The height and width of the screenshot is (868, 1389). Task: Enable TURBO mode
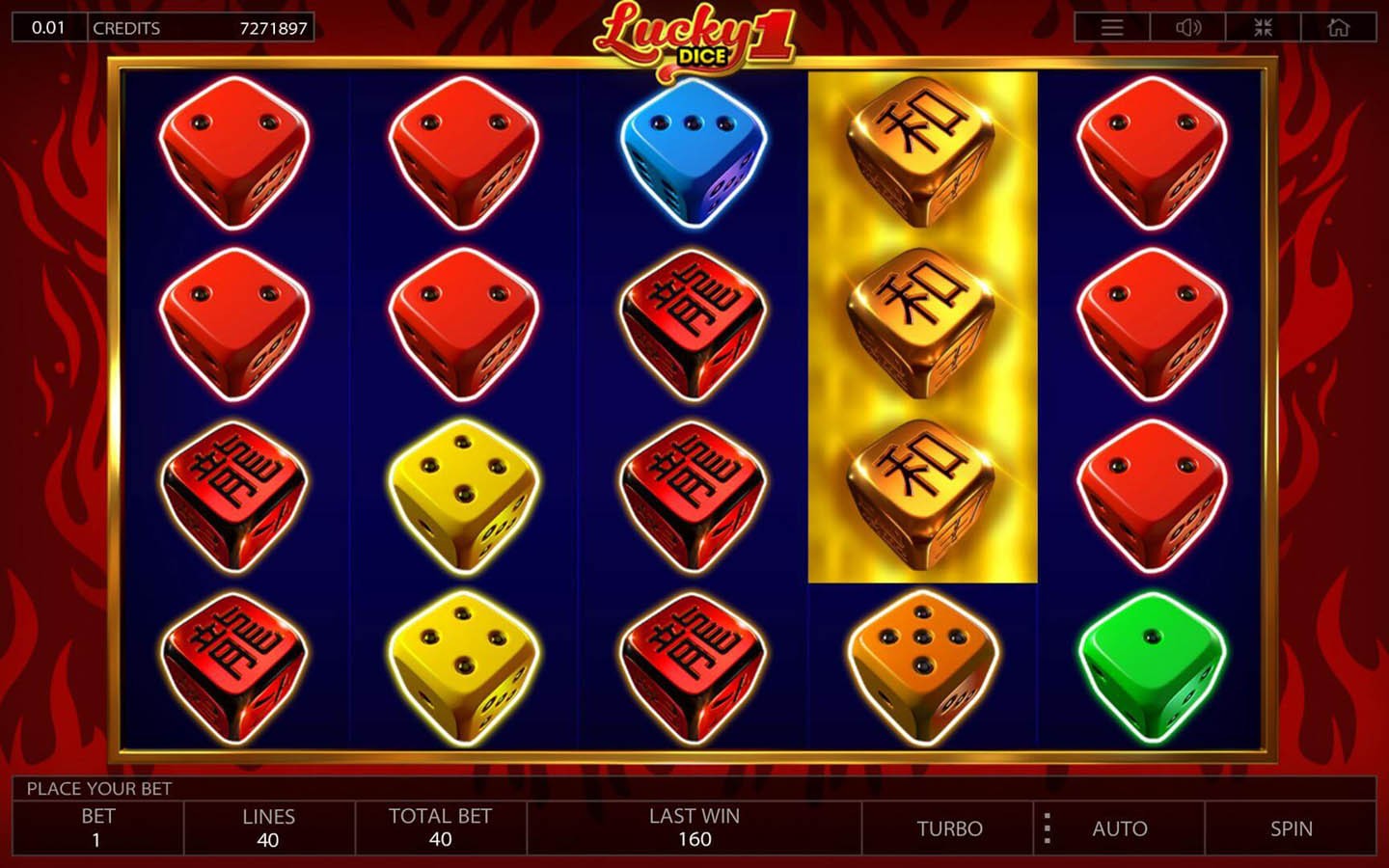coord(948,827)
